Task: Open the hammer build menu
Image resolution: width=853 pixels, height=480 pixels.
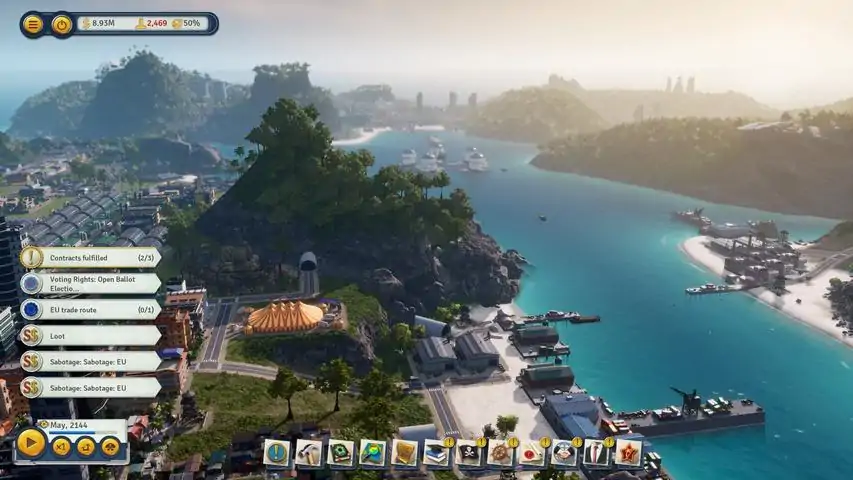Action: 309,453
